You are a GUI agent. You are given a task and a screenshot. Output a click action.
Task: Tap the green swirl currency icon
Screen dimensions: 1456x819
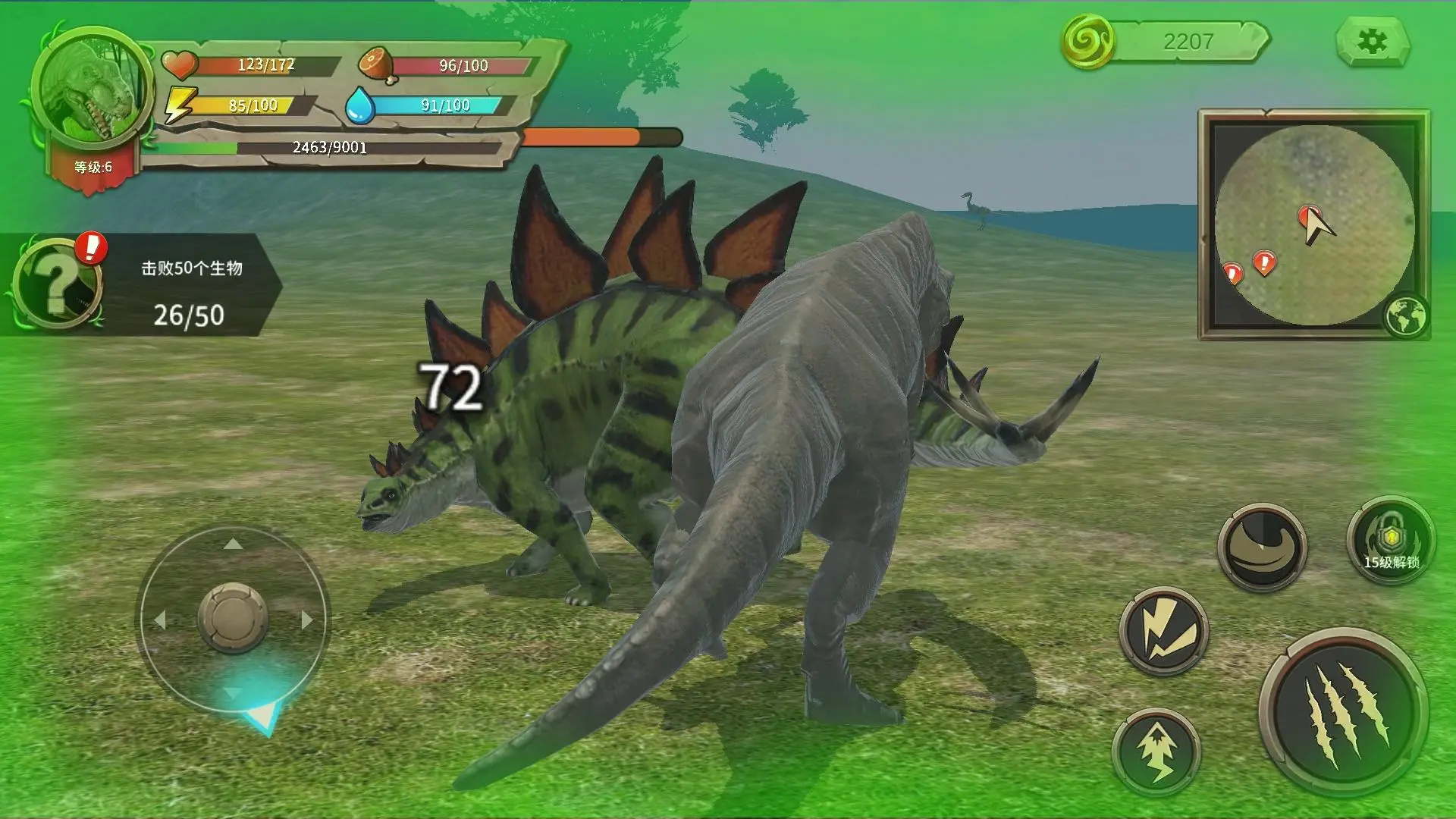1087,42
